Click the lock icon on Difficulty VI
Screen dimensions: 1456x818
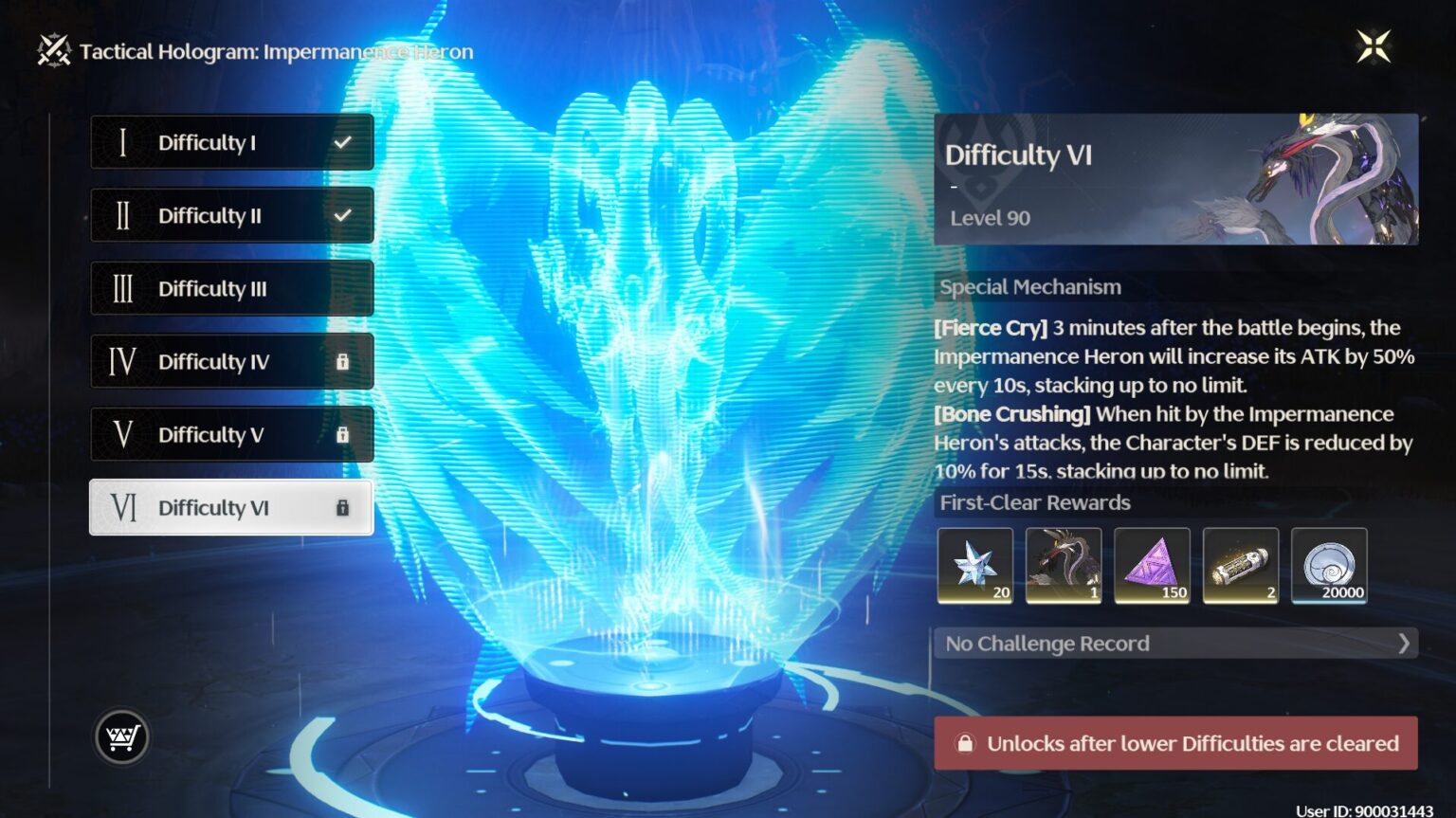[342, 508]
